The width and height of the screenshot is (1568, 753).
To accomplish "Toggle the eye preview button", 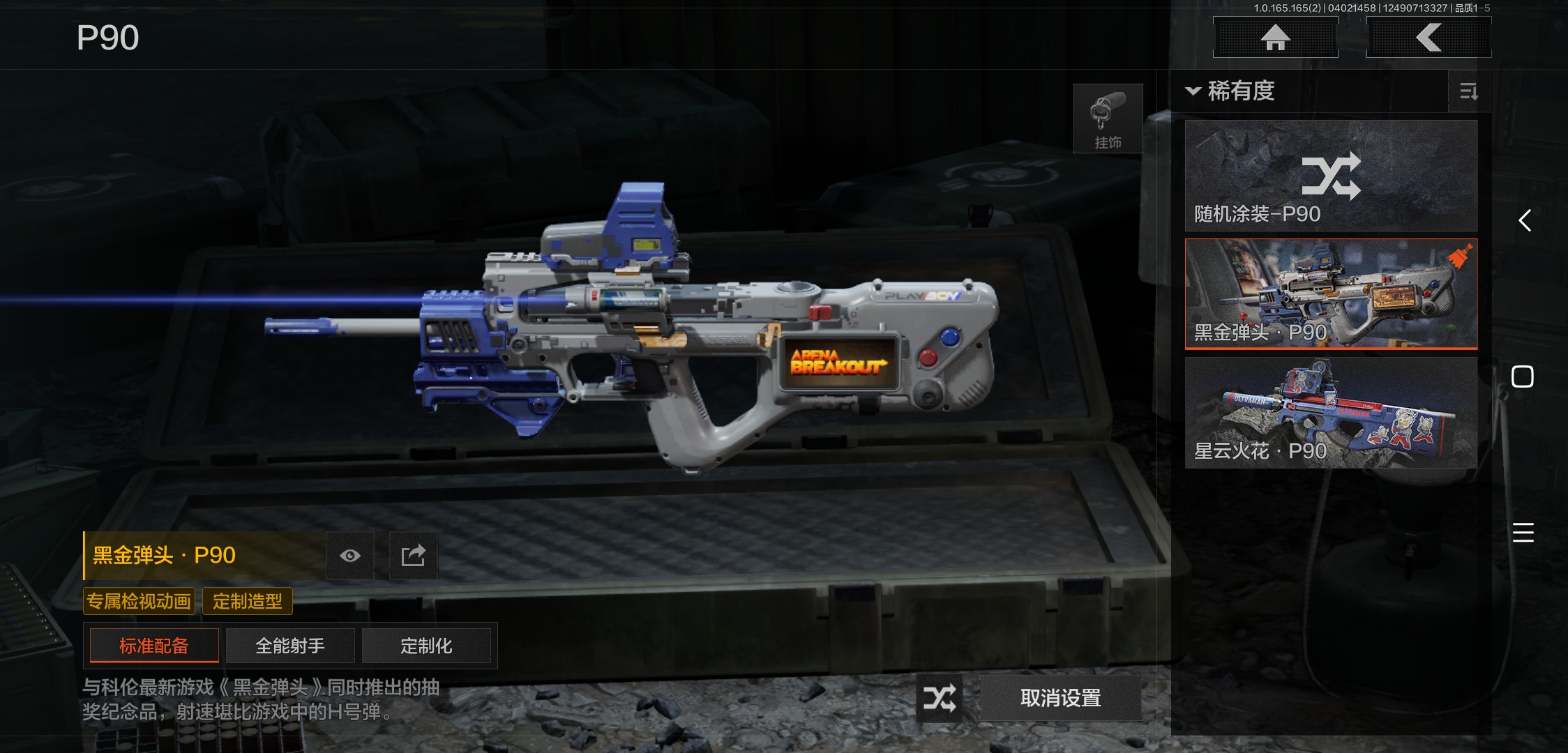I will point(350,556).
